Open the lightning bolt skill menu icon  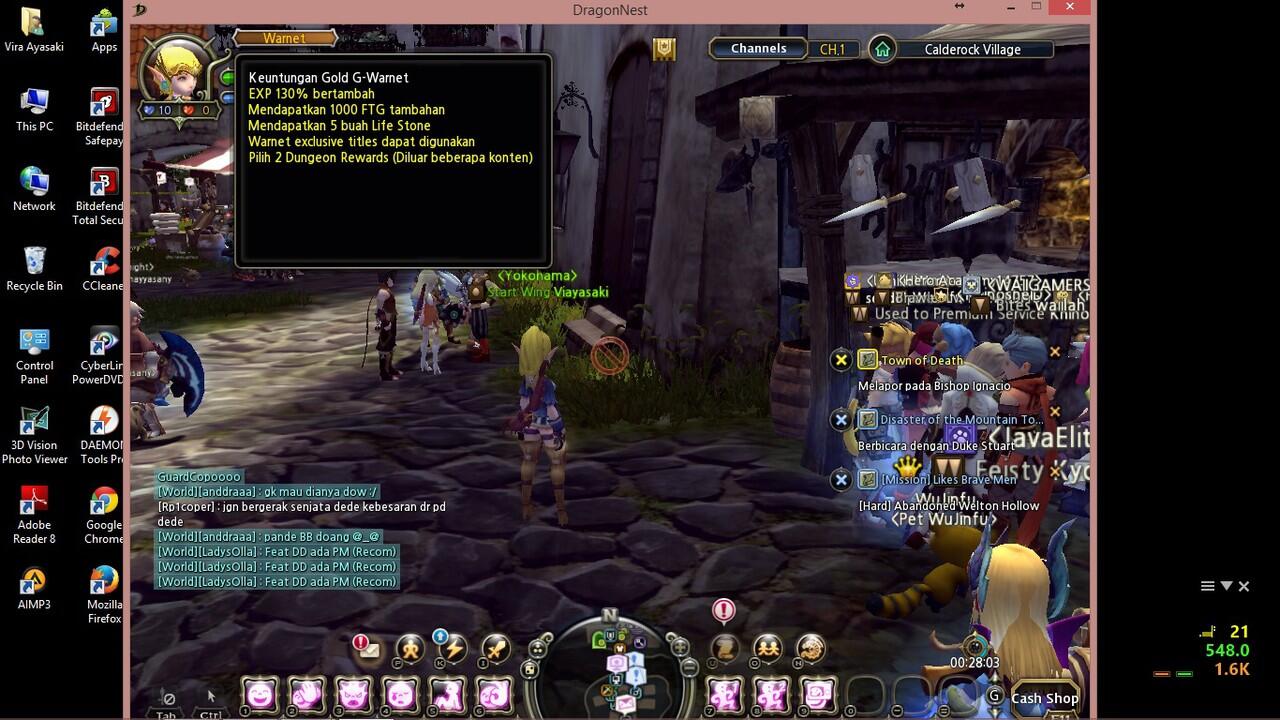click(453, 650)
